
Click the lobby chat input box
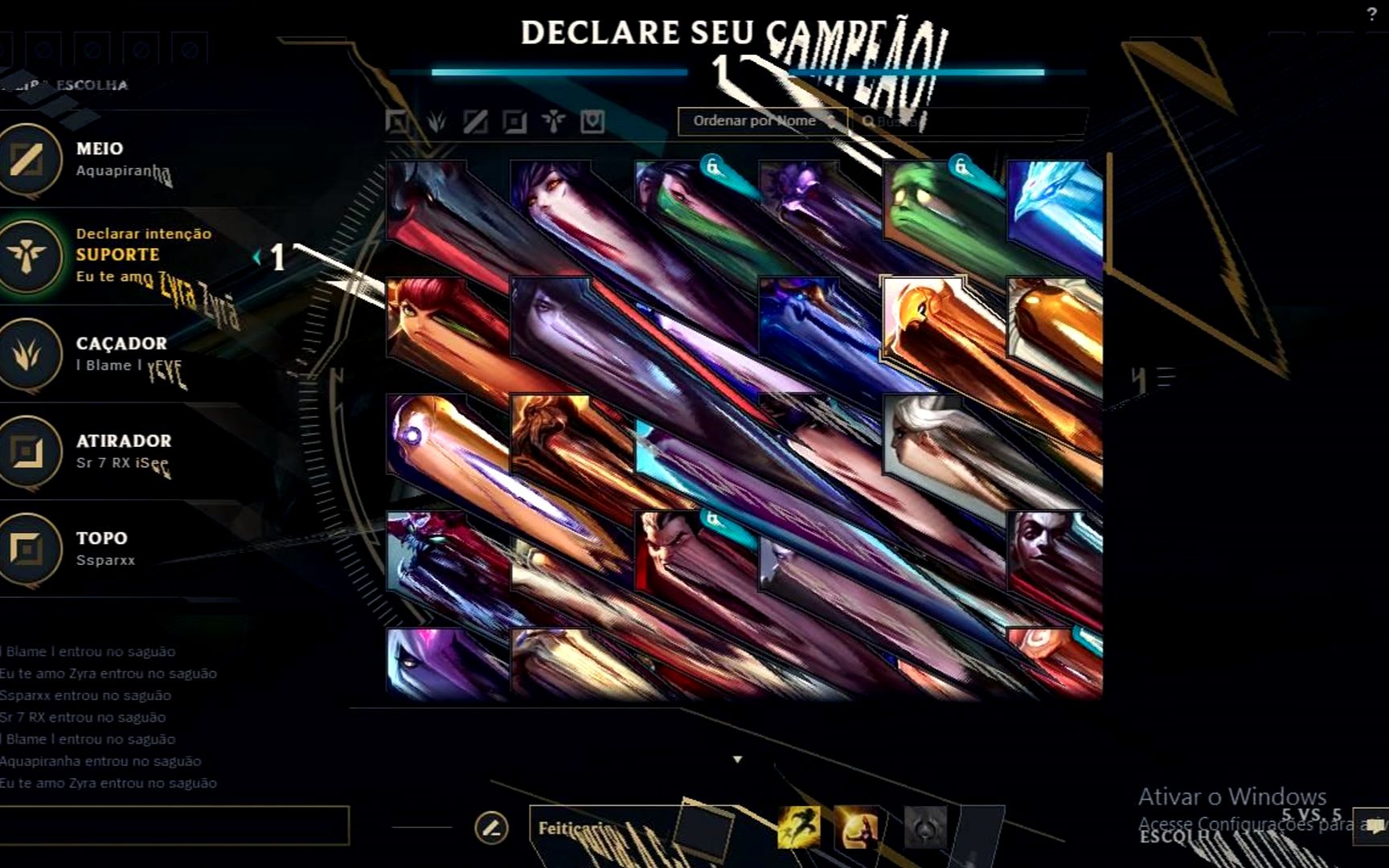pyautogui.click(x=174, y=825)
